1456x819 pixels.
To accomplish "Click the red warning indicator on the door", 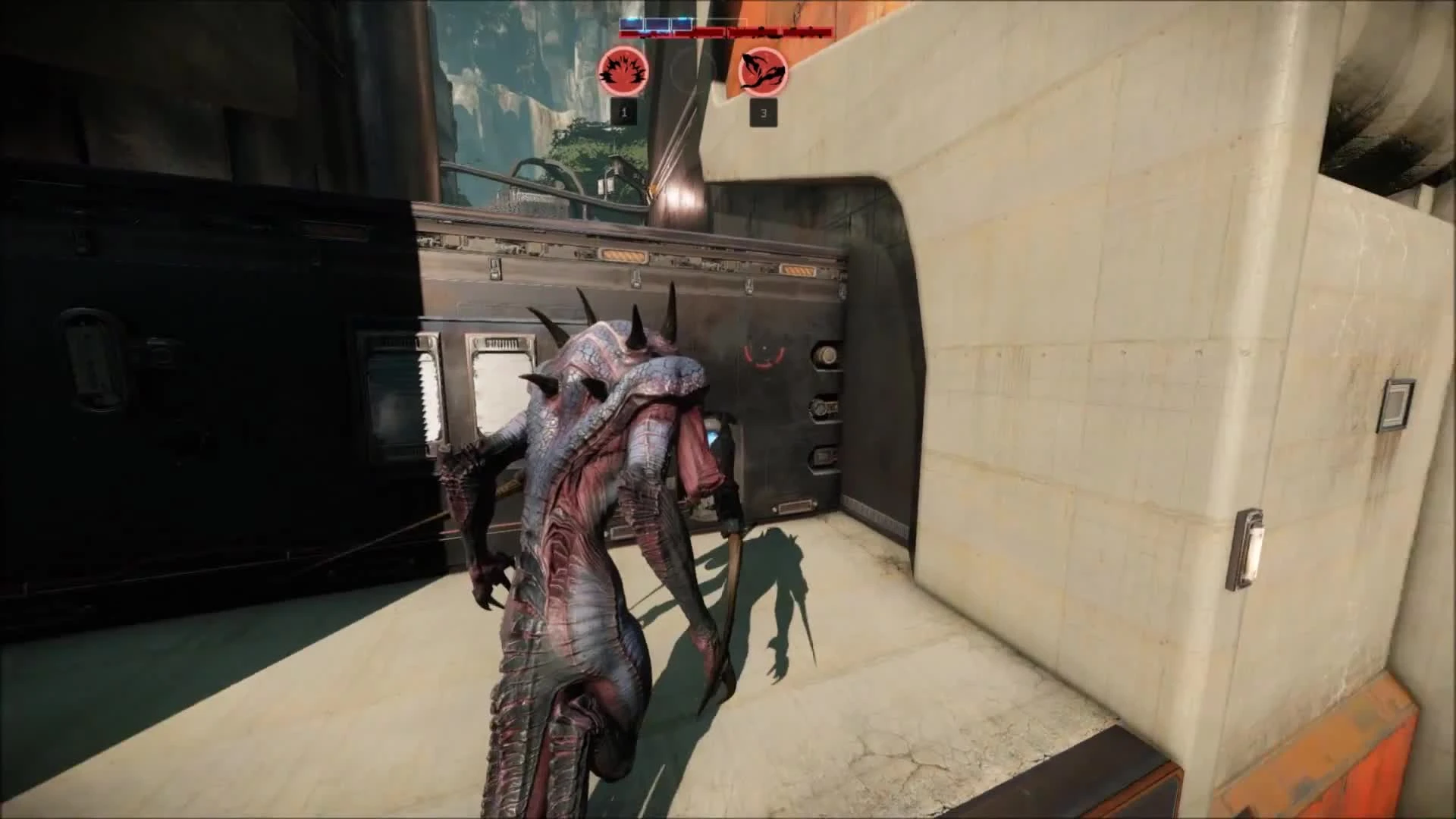I will (x=764, y=356).
